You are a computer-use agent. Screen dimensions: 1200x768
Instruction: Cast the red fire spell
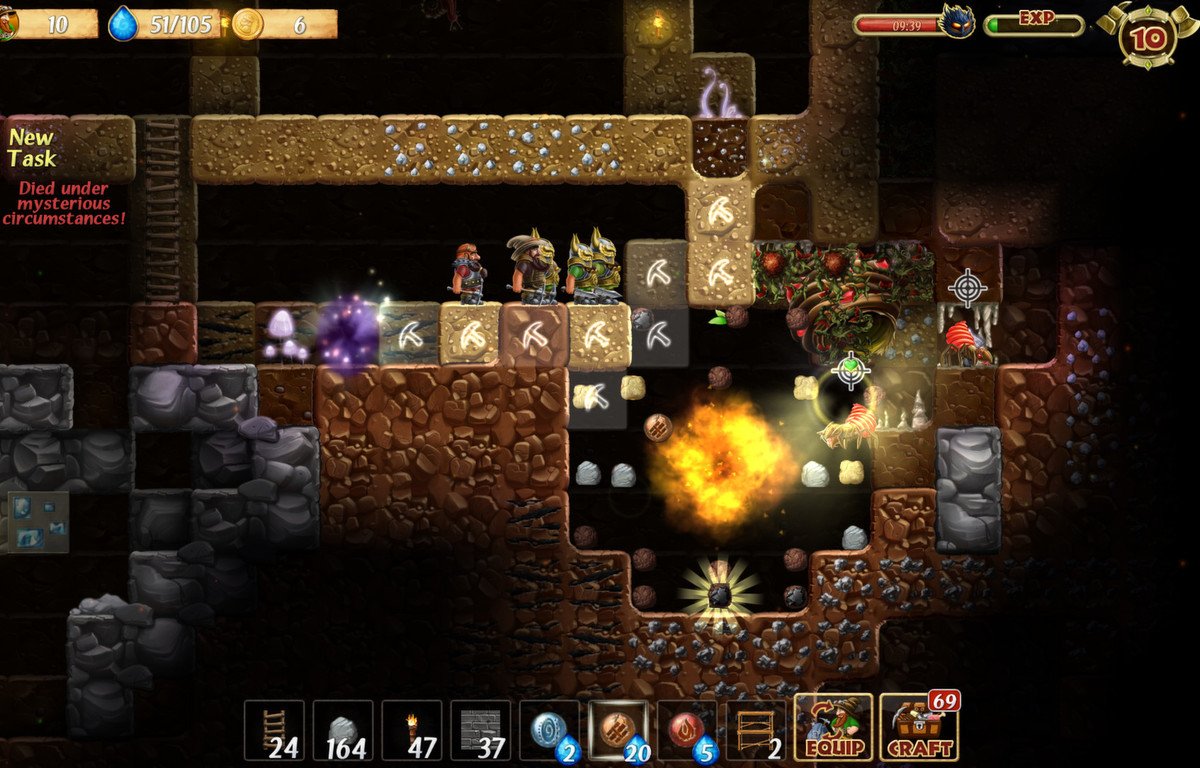point(687,730)
